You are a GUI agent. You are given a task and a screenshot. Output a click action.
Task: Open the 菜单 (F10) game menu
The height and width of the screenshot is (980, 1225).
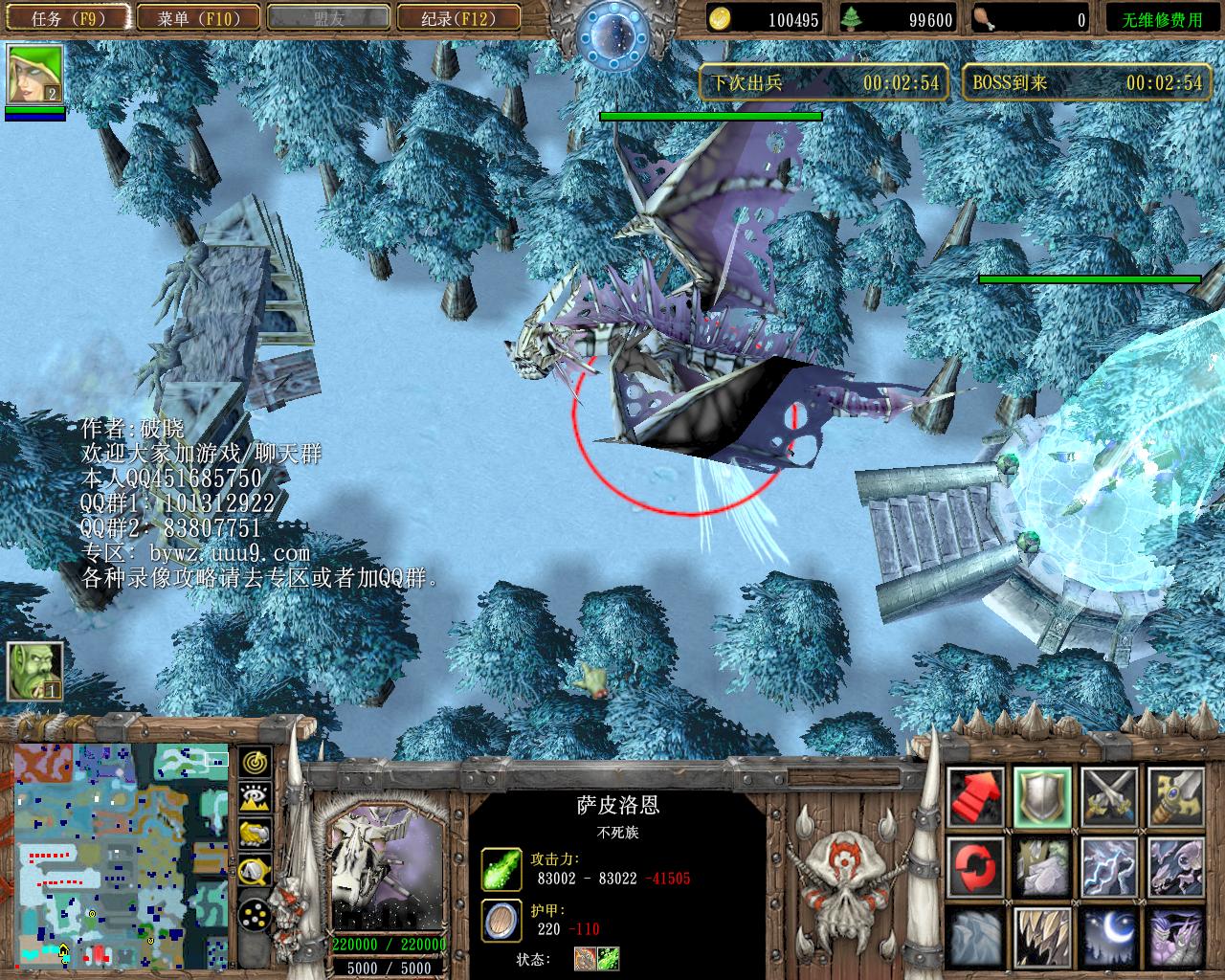point(198,18)
